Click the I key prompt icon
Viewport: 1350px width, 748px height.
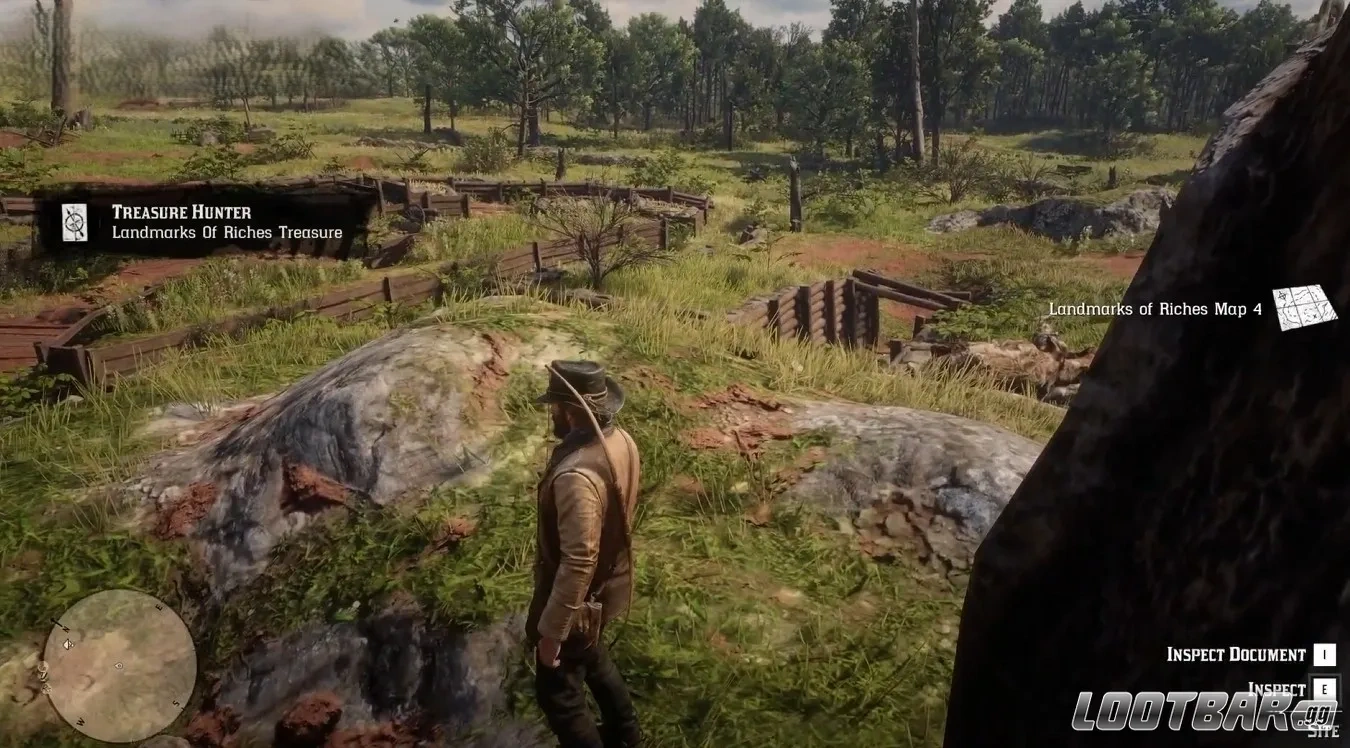[1325, 654]
